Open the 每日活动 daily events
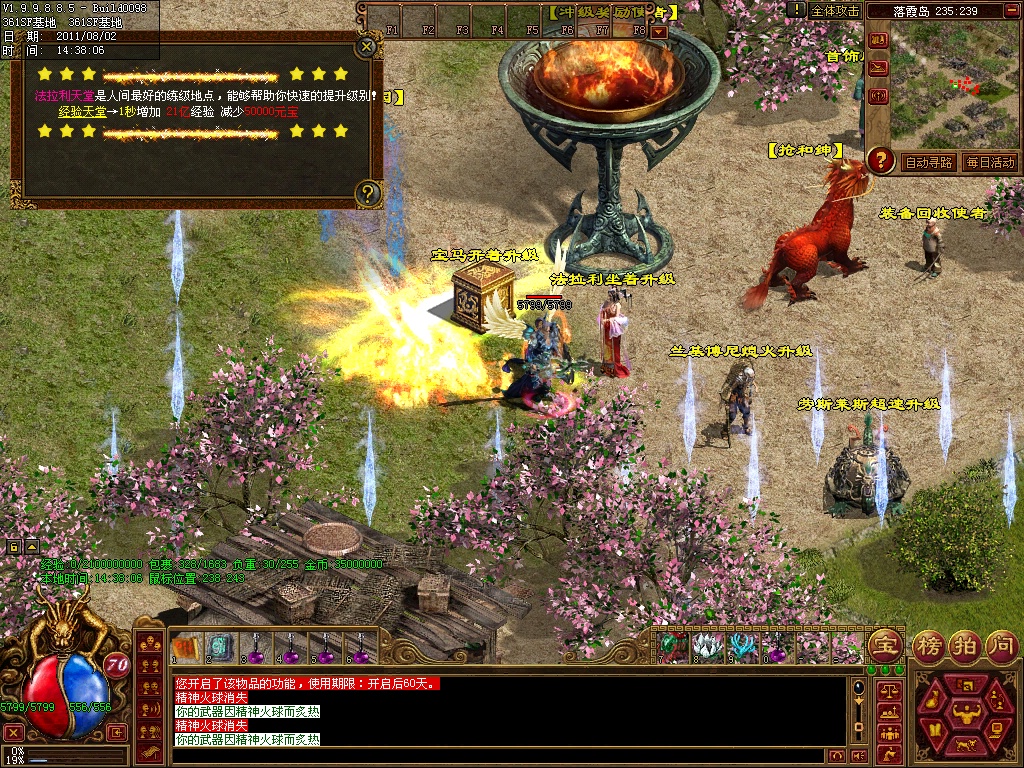1024x768 pixels. click(989, 162)
